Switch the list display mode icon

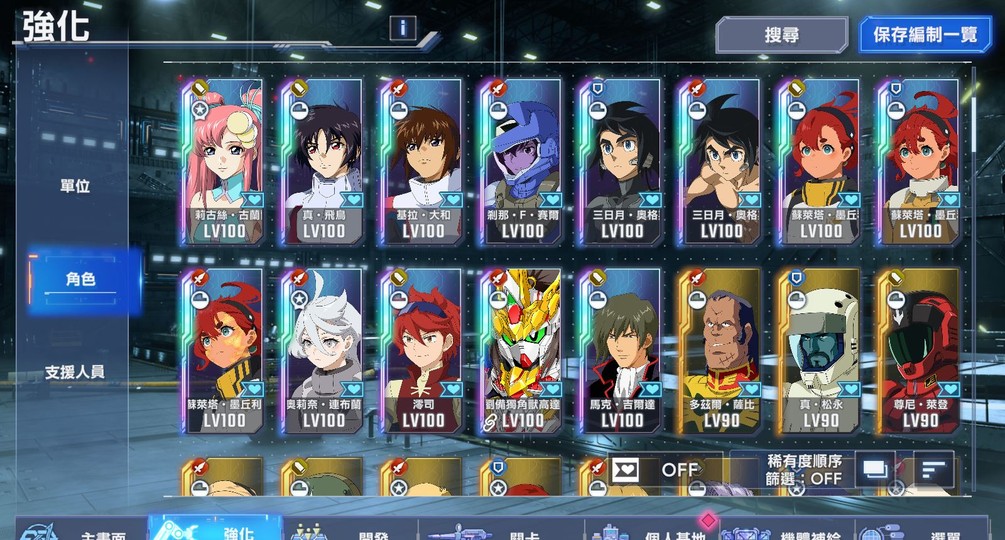875,469
